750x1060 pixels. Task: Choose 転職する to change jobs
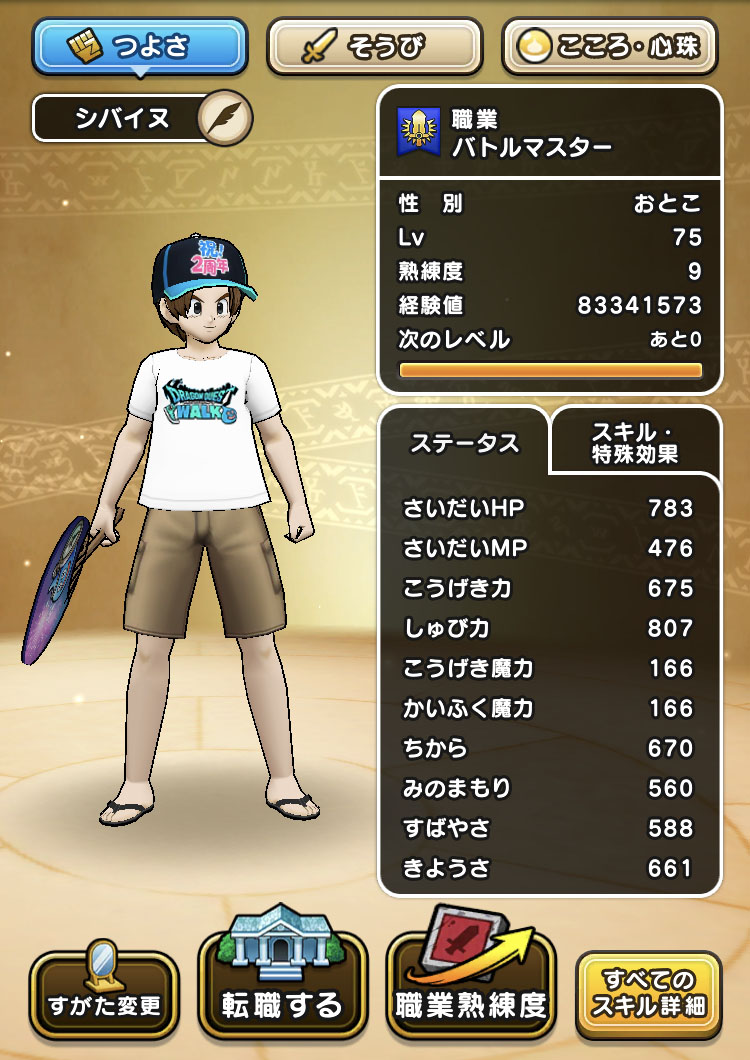[282, 994]
